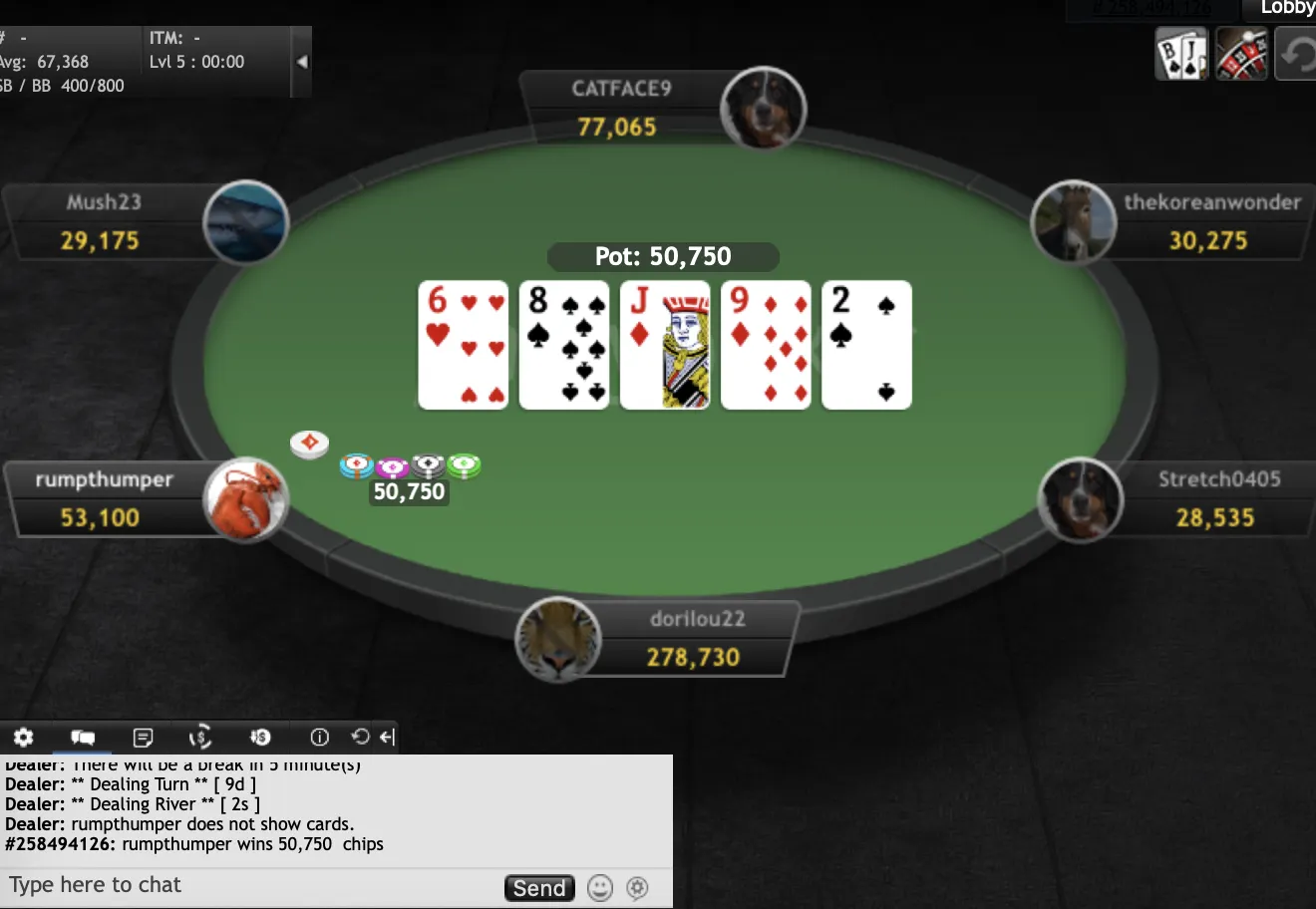1316x909 pixels.
Task: Collapse the chat panel with arrow-bar icon
Action: tap(387, 737)
